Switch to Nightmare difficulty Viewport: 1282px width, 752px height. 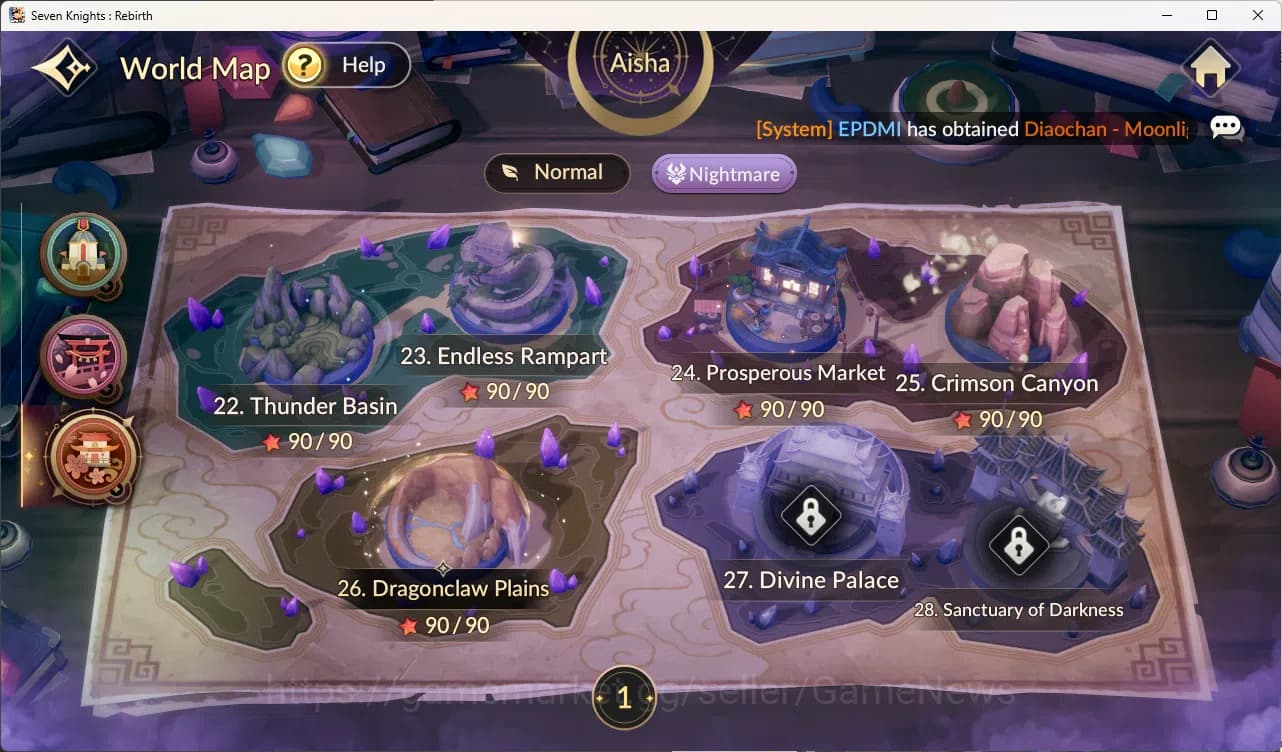[723, 173]
